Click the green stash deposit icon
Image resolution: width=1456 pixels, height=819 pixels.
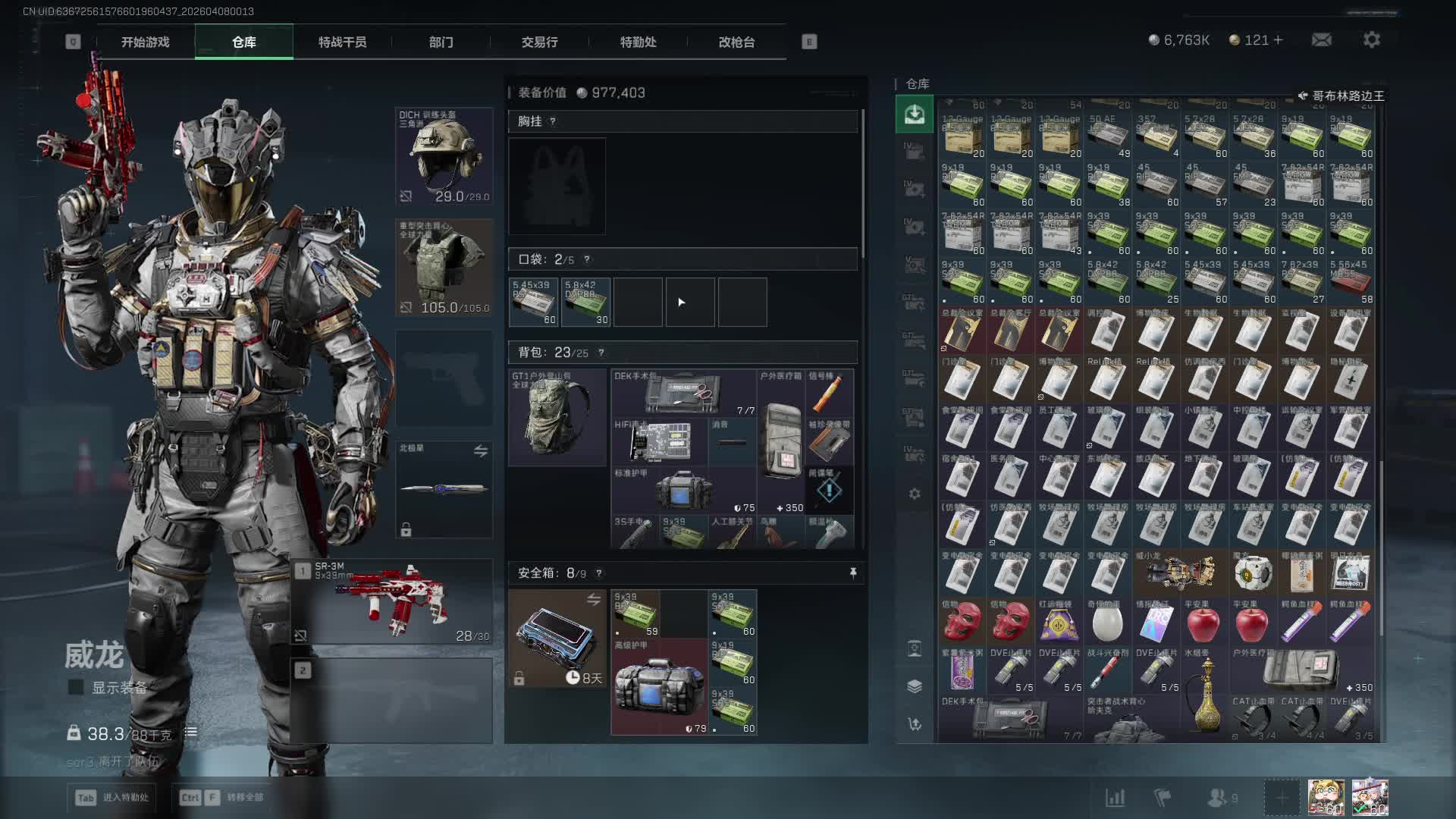pyautogui.click(x=914, y=115)
